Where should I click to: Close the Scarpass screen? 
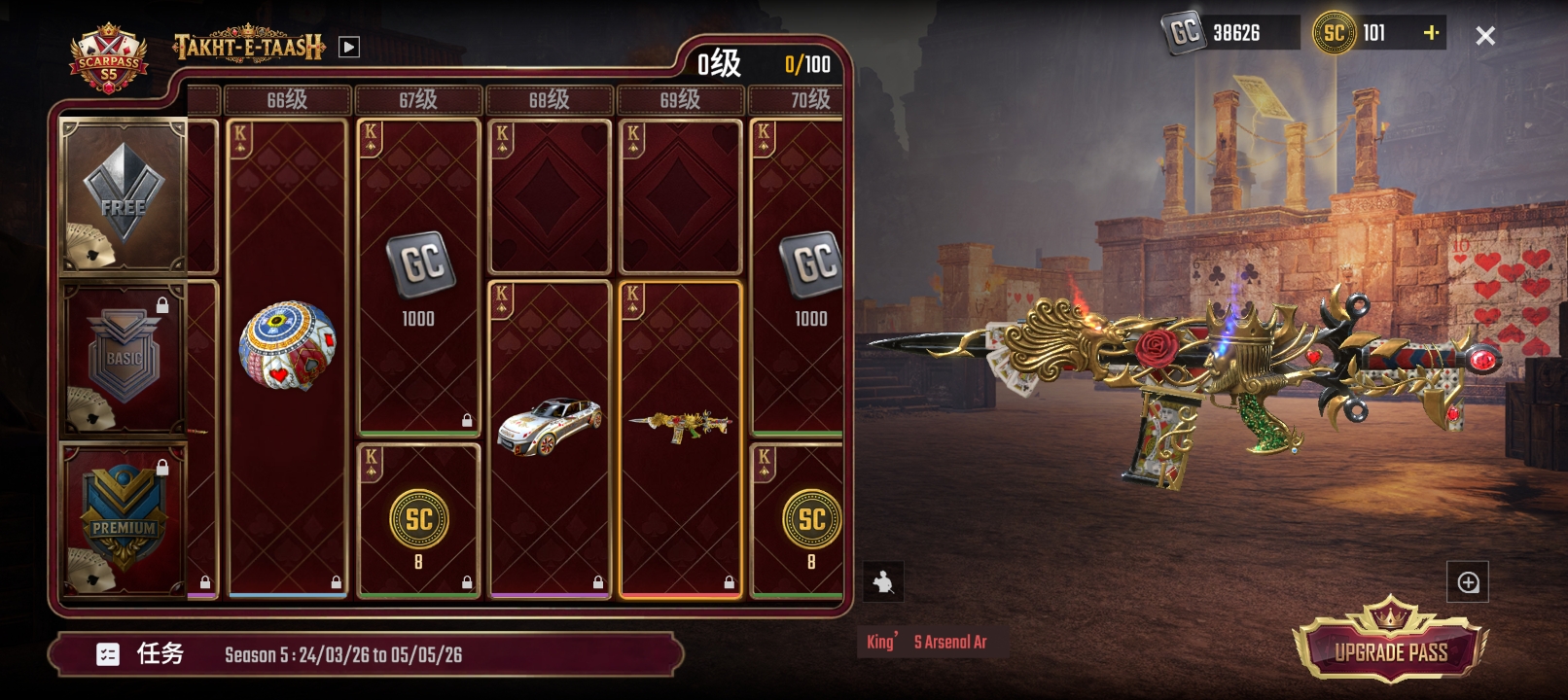coord(1484,36)
